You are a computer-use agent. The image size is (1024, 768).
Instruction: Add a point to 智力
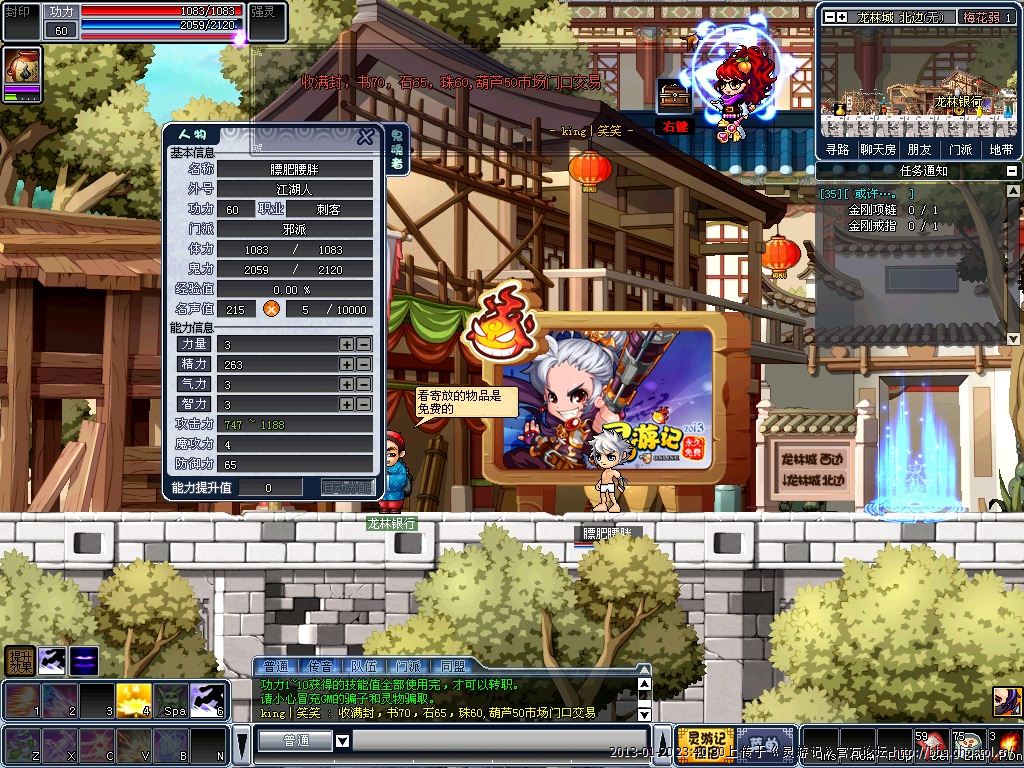(346, 404)
